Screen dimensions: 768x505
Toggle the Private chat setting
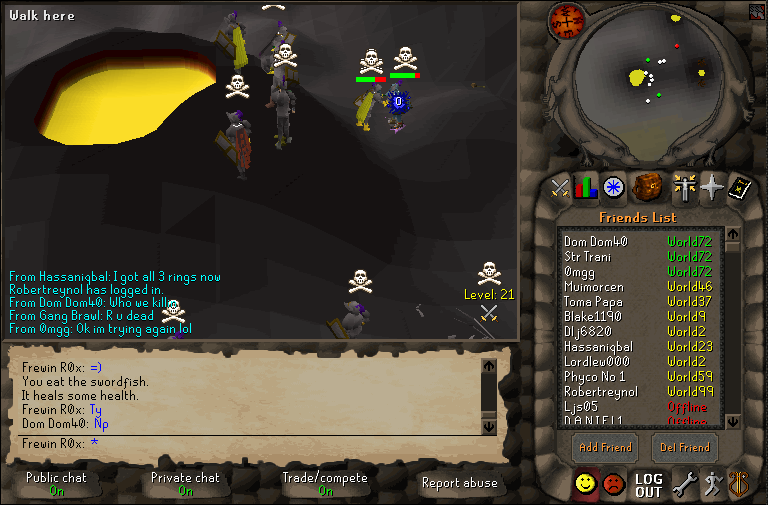(x=185, y=484)
